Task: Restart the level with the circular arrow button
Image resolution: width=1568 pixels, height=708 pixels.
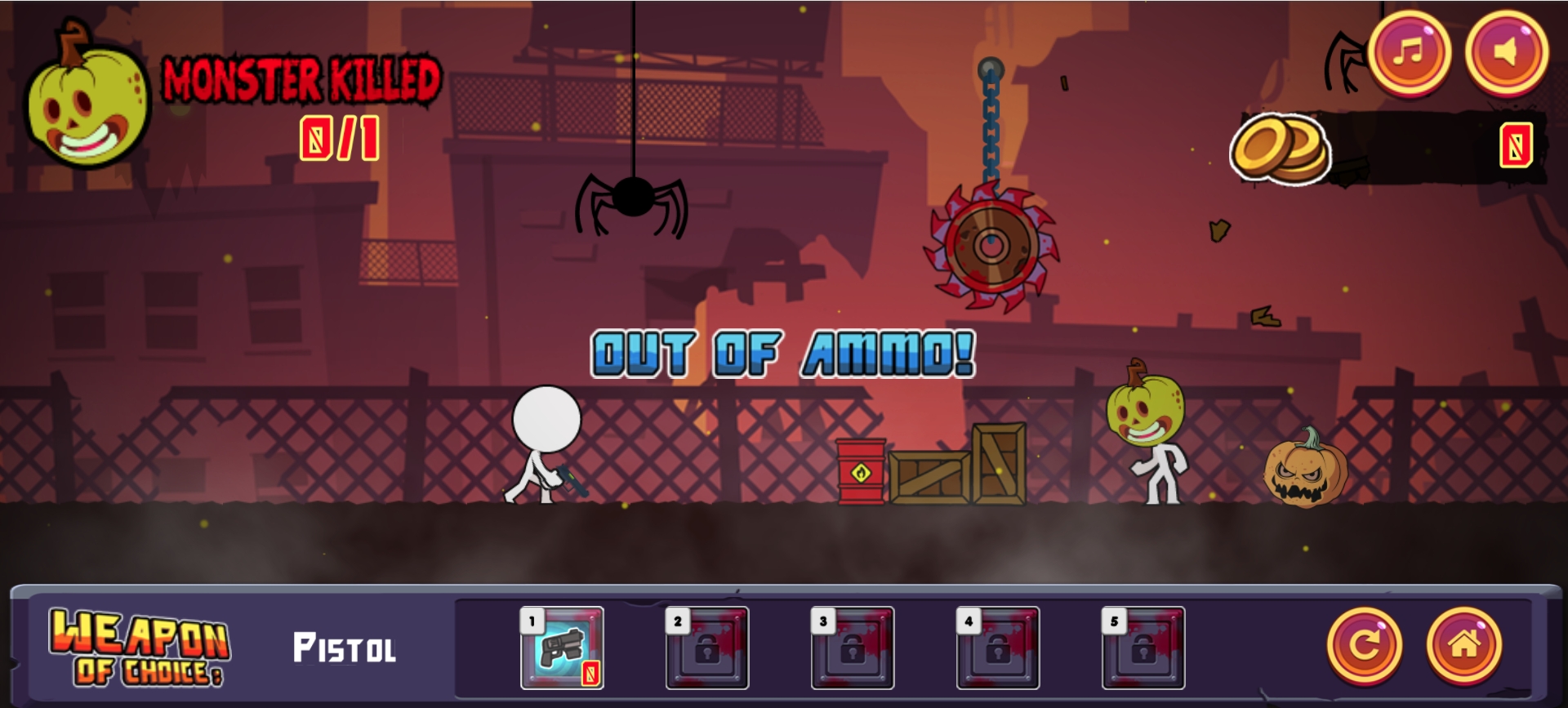Action: [1364, 645]
